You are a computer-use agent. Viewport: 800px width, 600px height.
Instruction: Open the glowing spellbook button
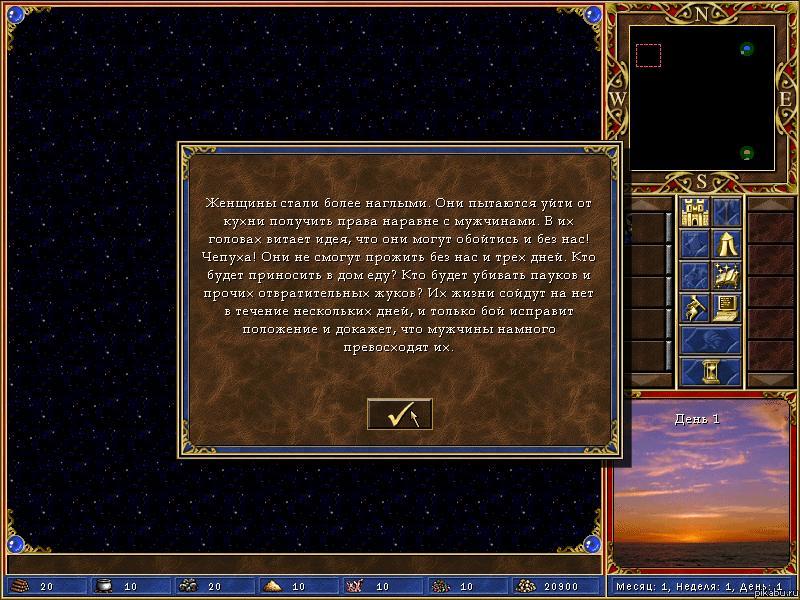tap(726, 275)
